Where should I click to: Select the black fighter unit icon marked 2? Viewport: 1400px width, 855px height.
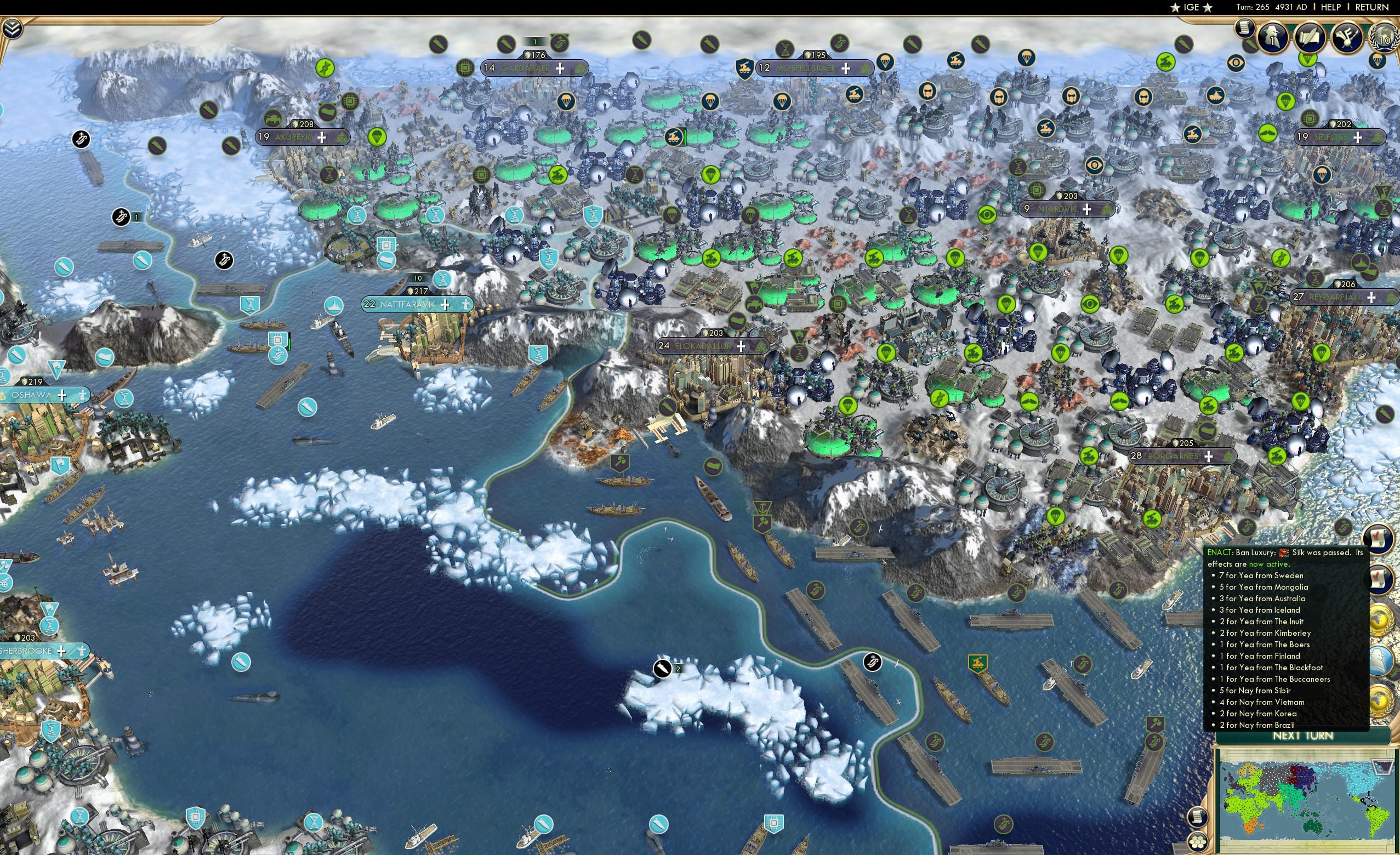point(664,668)
